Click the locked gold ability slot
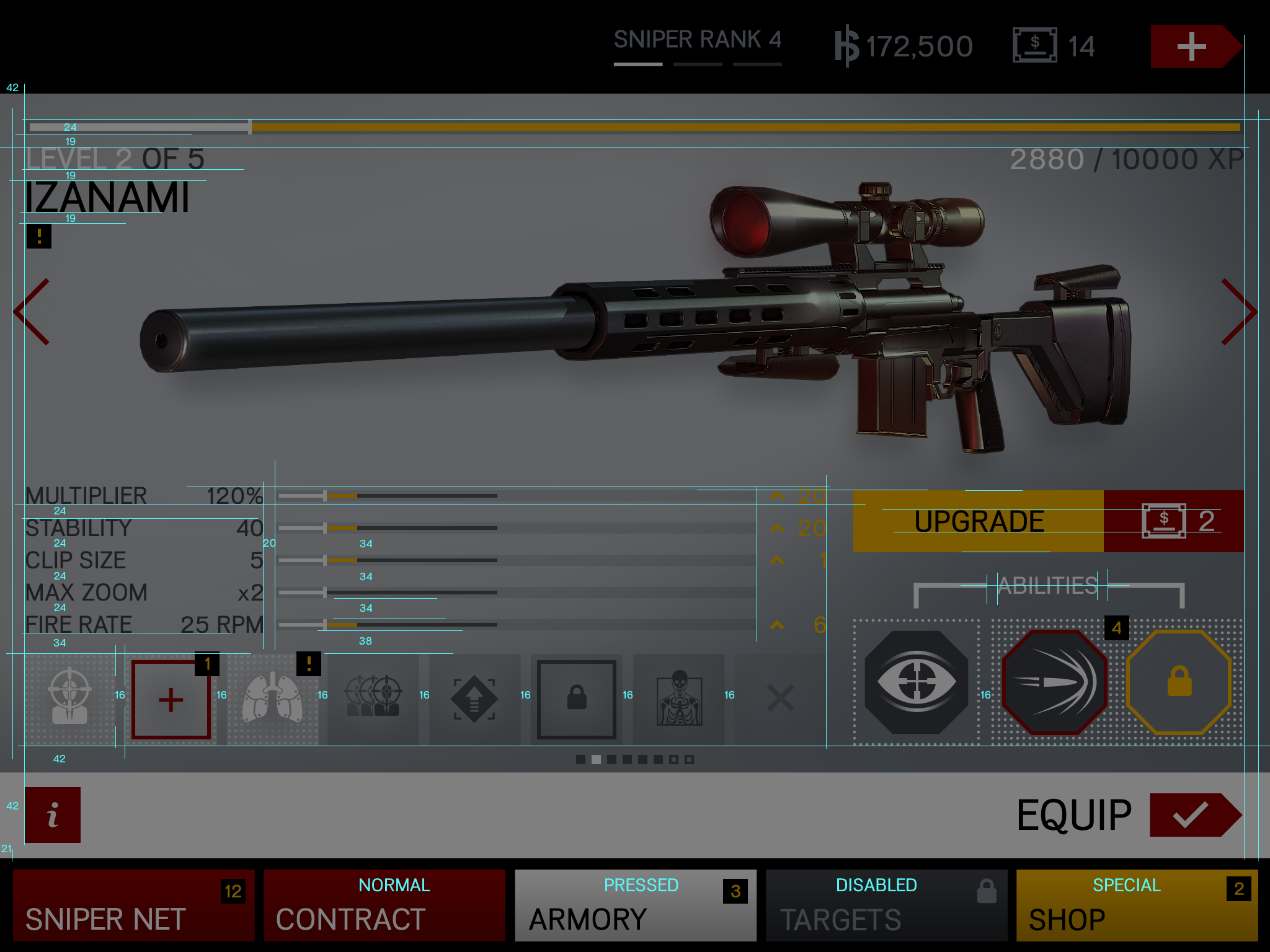Image resolution: width=1270 pixels, height=952 pixels. (1179, 682)
